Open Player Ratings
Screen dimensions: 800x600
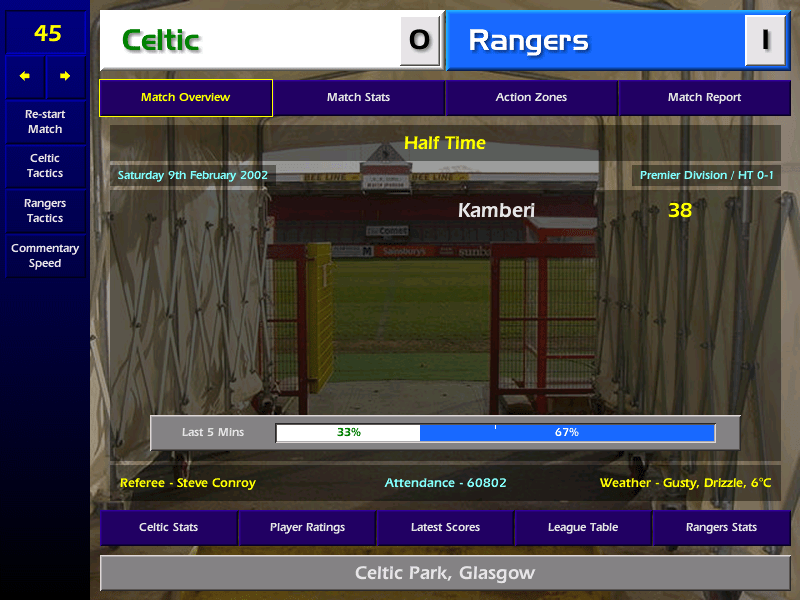tap(307, 528)
